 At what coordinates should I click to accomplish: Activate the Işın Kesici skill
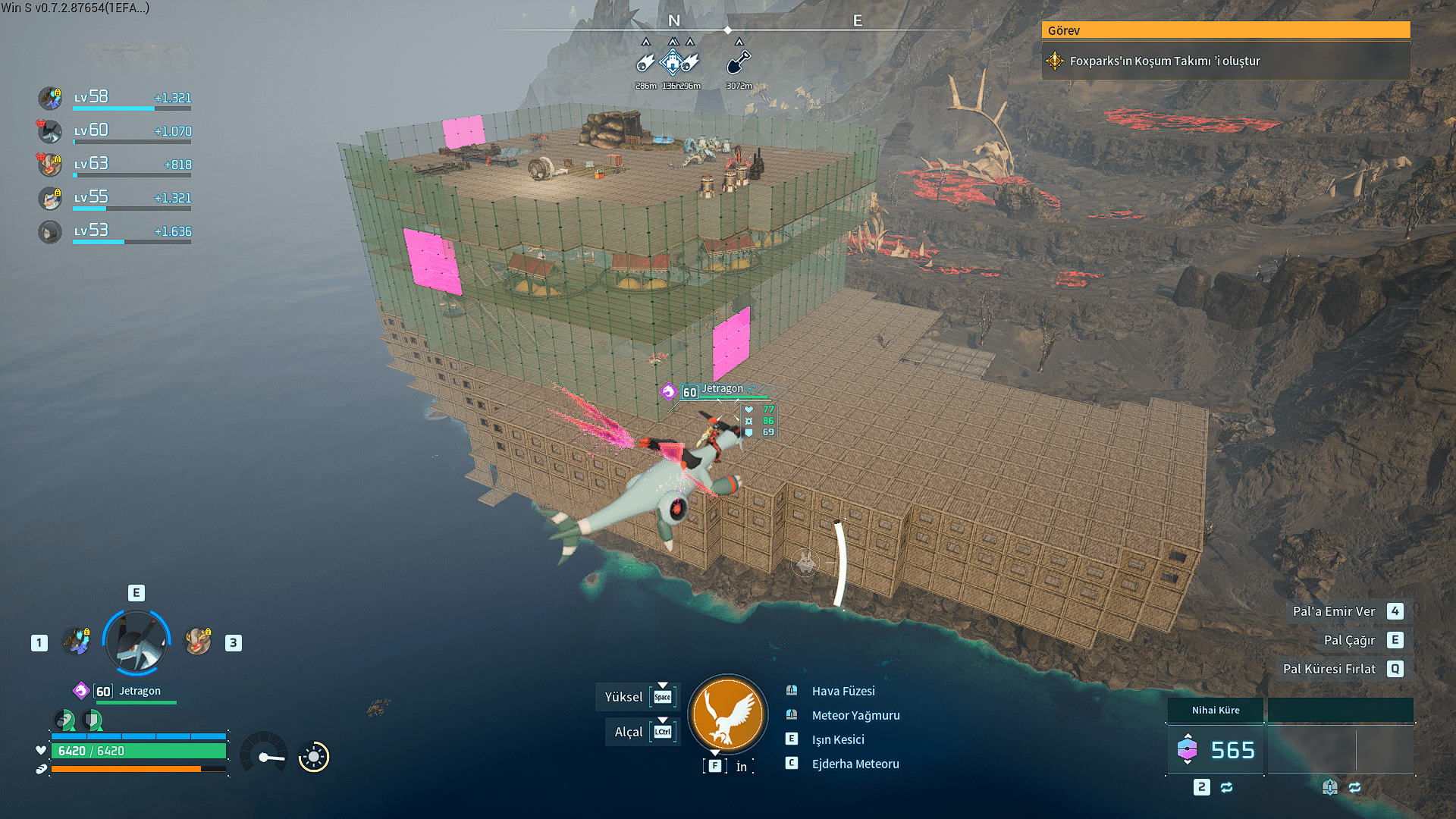(x=837, y=739)
